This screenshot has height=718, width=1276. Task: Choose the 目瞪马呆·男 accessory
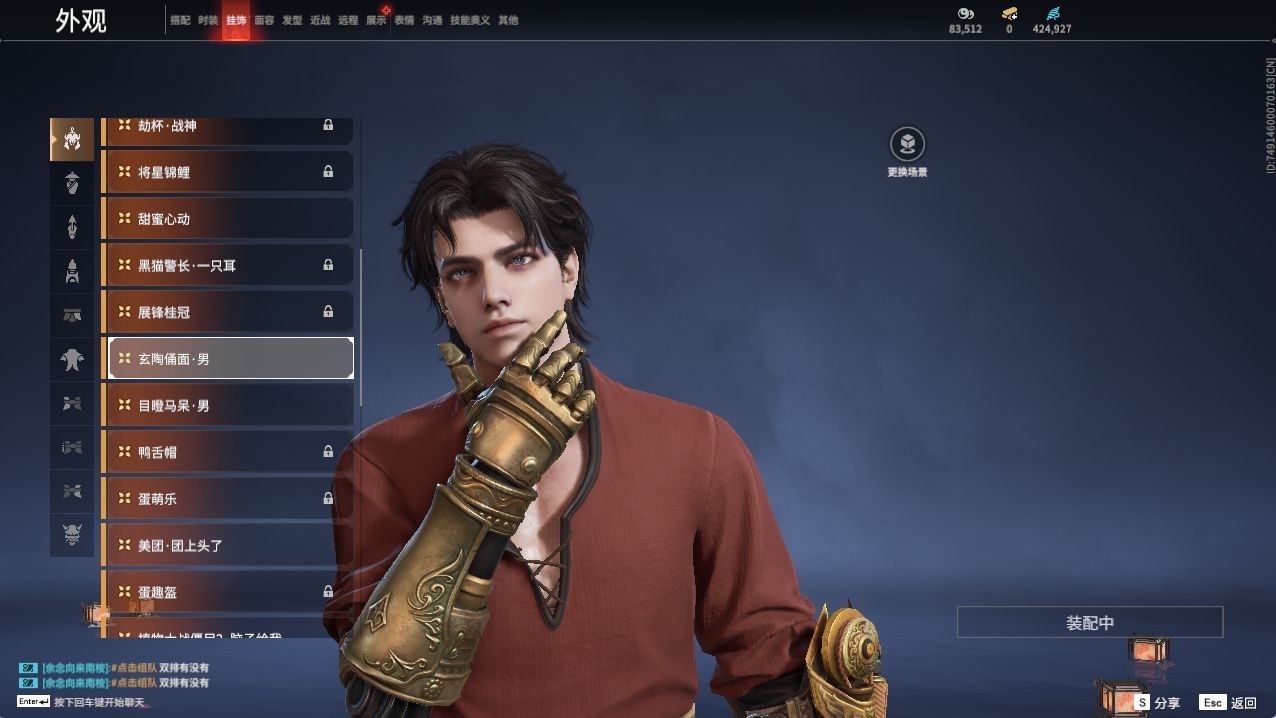coord(229,405)
